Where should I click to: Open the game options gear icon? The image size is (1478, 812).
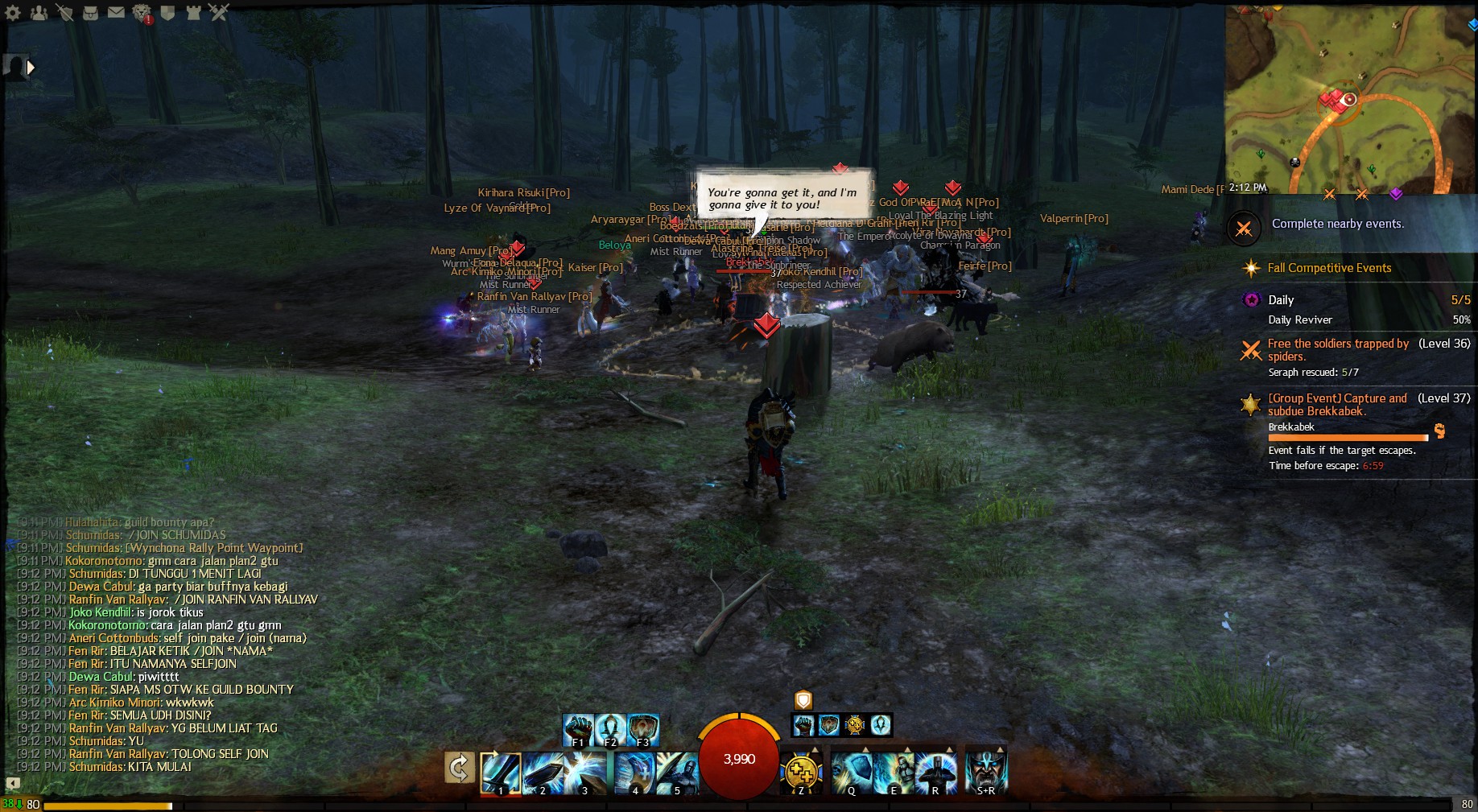[x=13, y=12]
